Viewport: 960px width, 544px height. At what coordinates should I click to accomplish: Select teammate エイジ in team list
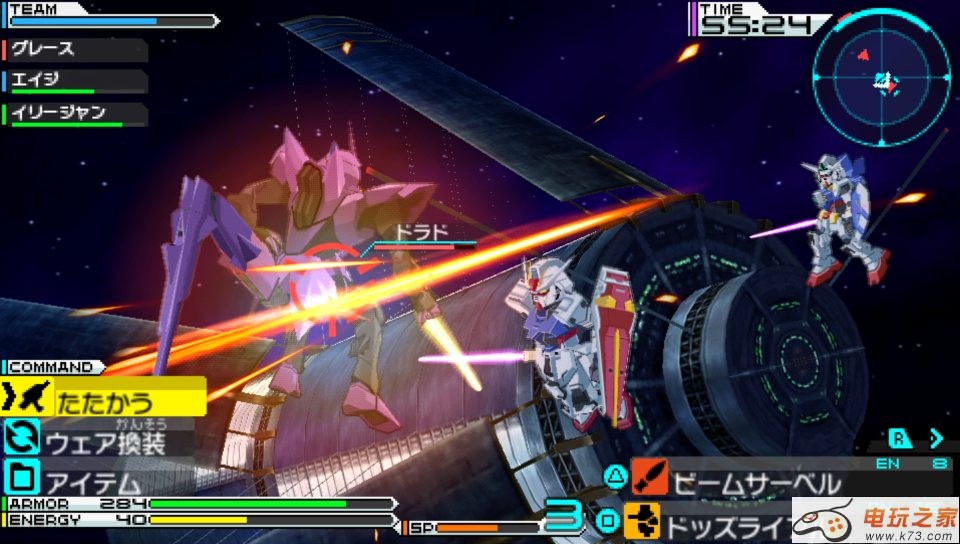[75, 81]
